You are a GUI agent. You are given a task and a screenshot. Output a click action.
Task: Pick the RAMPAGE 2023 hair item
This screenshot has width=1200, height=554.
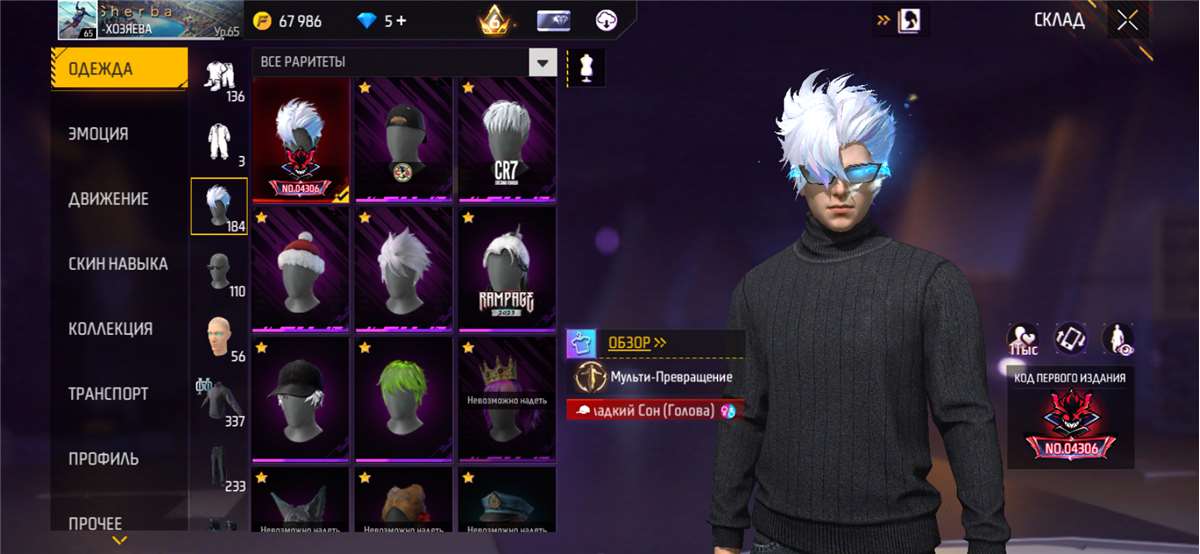pyautogui.click(x=506, y=270)
